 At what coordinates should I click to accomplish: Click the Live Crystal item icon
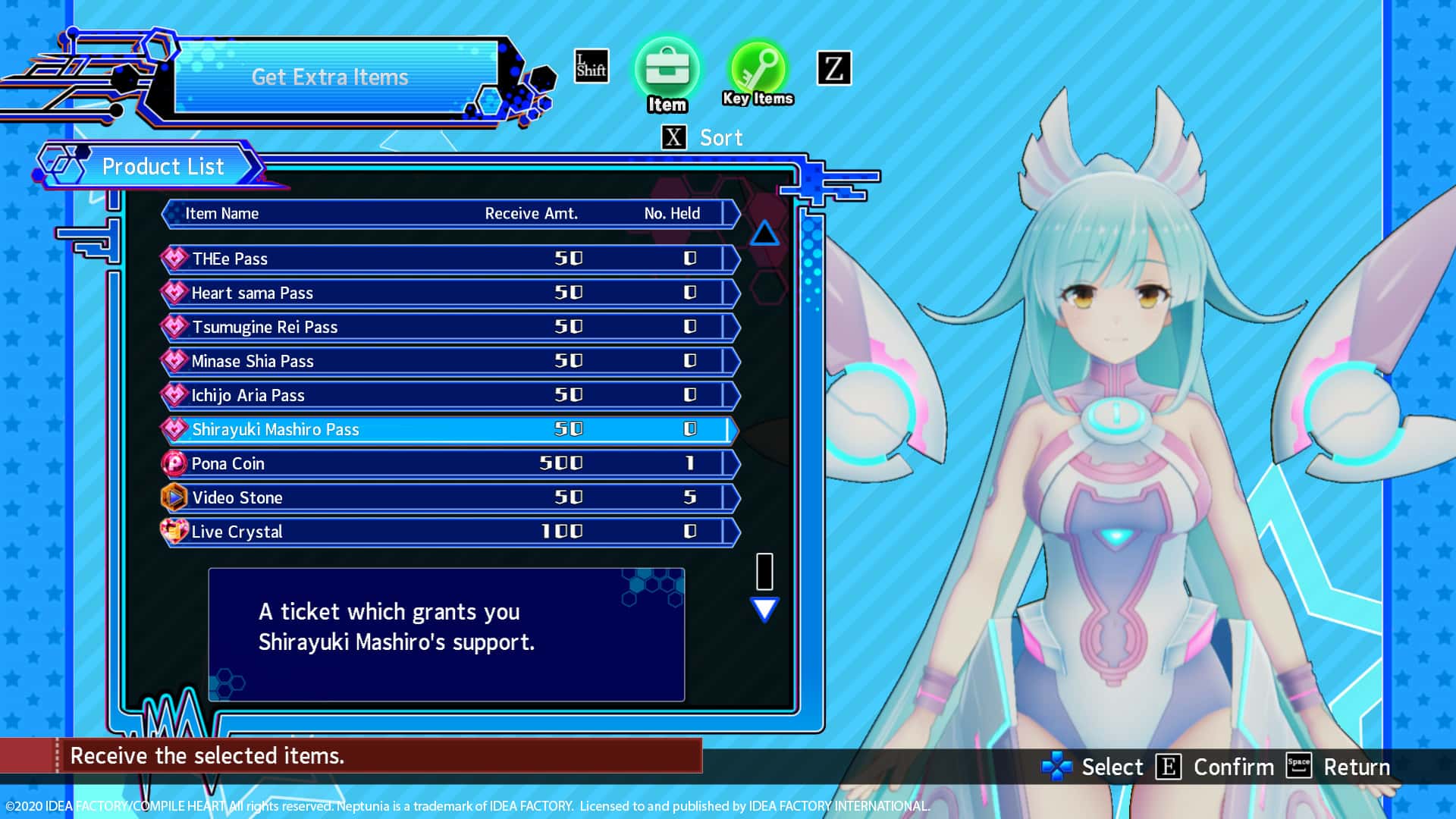174,531
